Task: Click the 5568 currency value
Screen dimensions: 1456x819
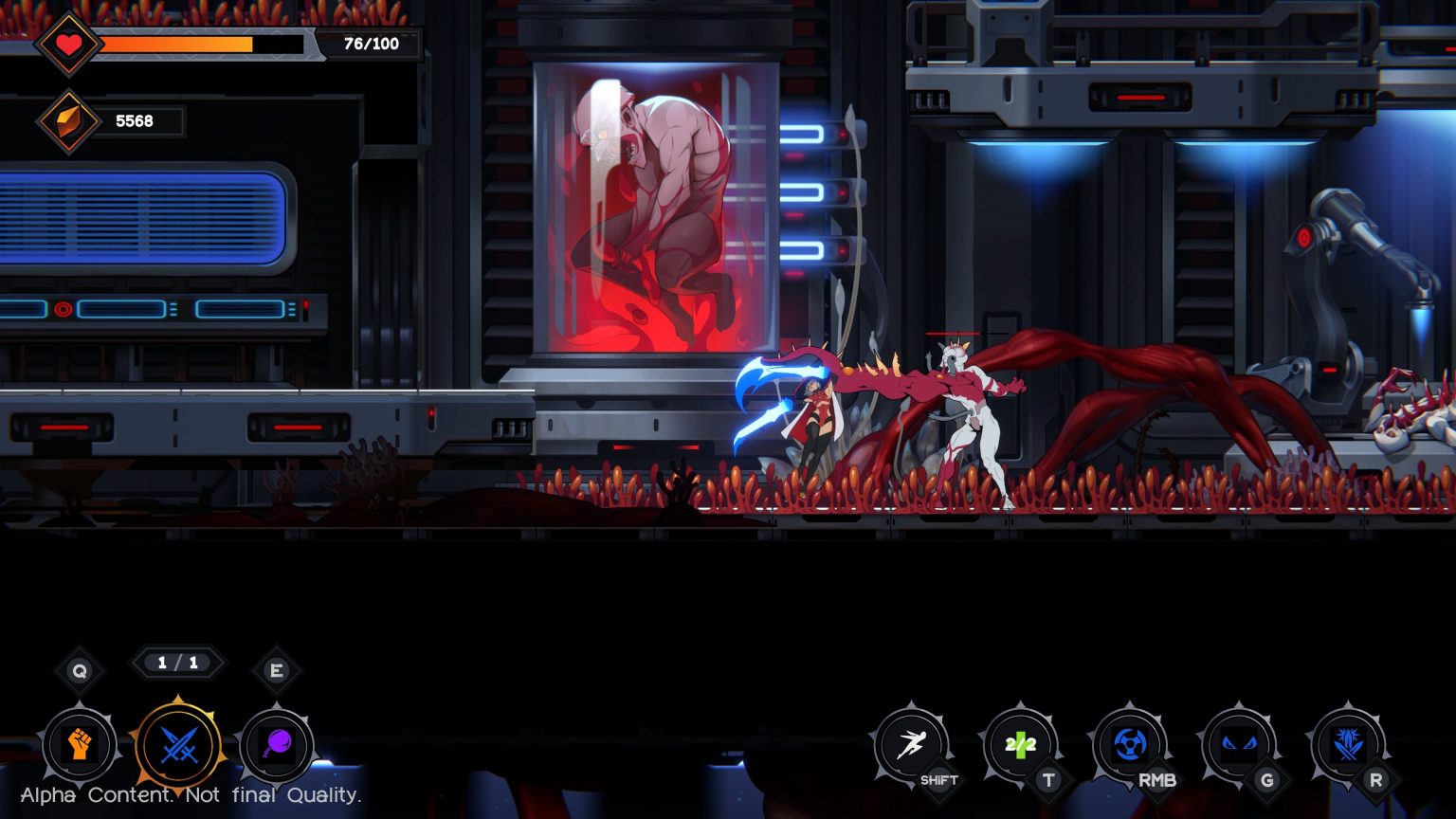Action: 134,120
